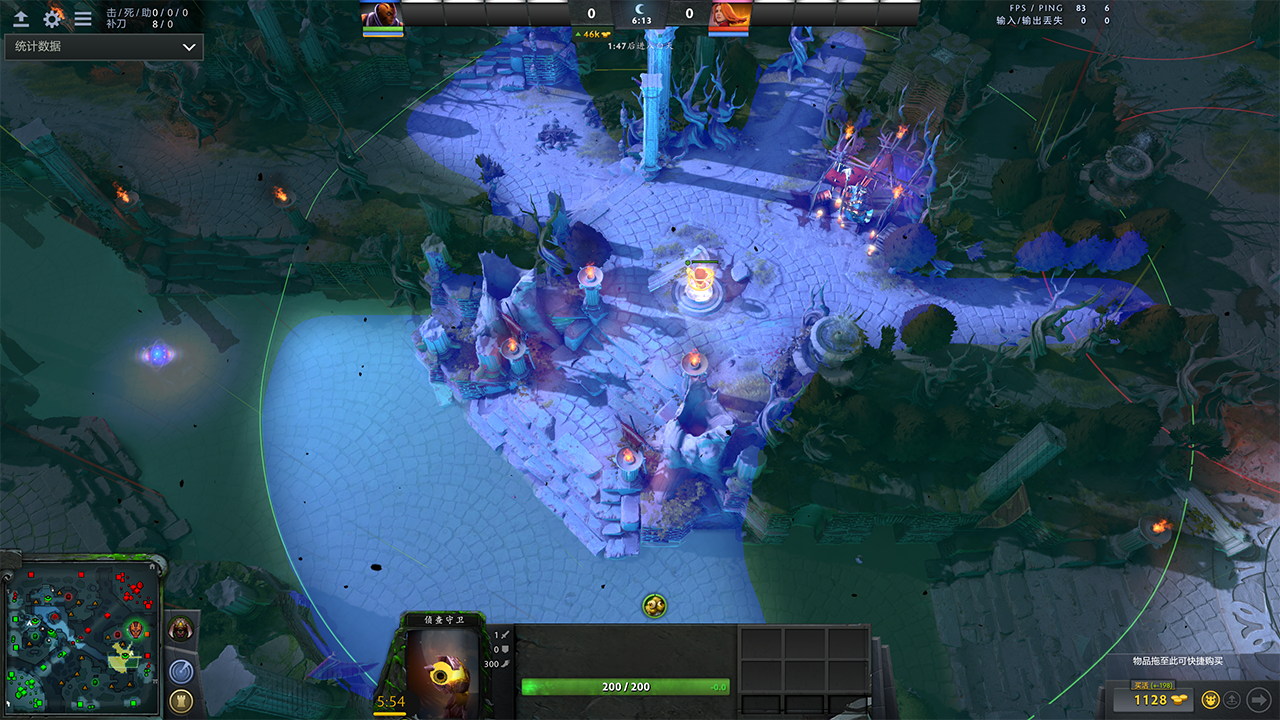1280x720 pixels.
Task: Click the yellow creature icon above the HUD
Action: (x=654, y=605)
